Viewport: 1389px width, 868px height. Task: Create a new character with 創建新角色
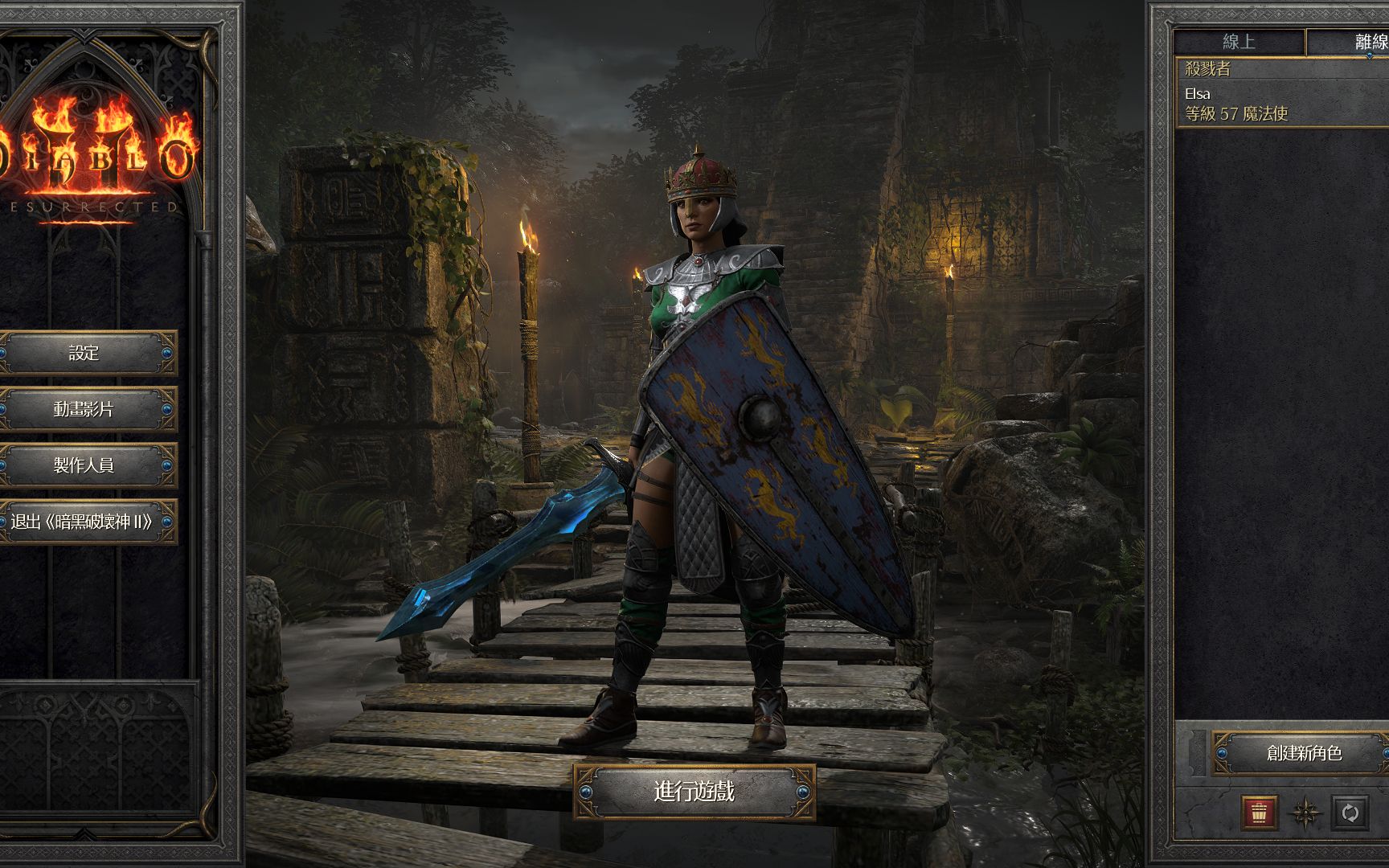[x=1302, y=753]
